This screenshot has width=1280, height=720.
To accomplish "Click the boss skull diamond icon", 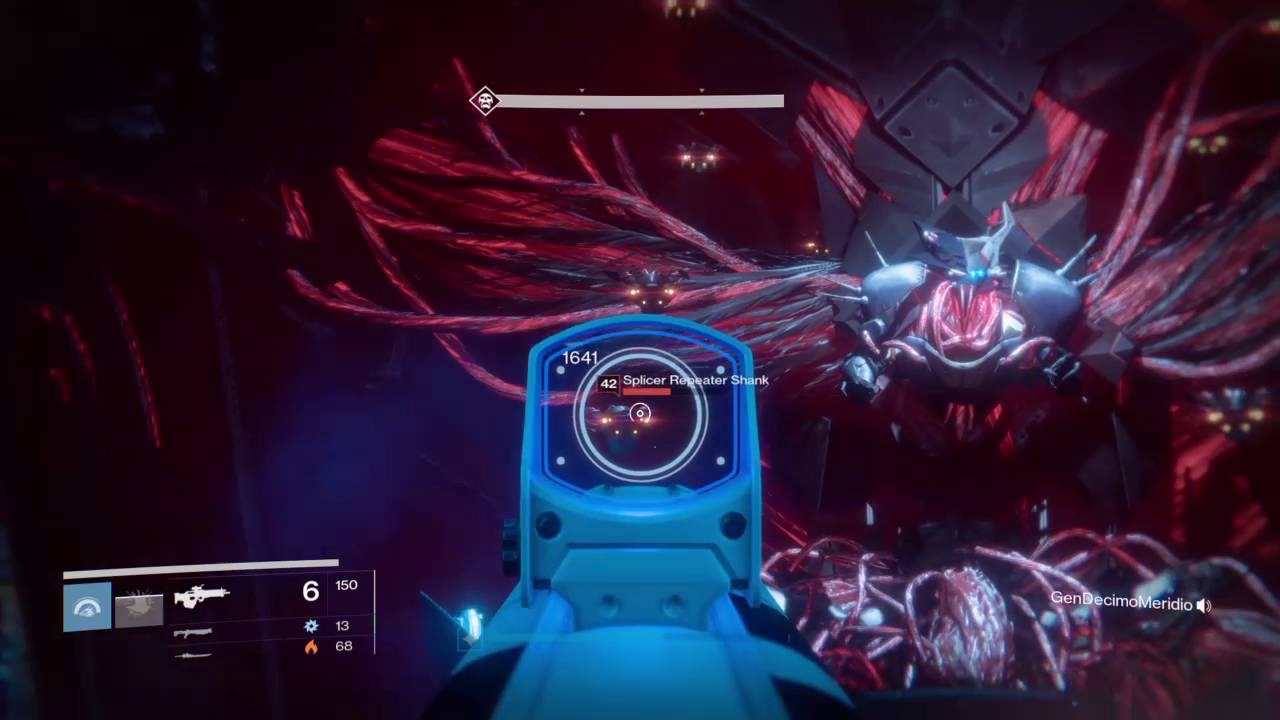I will tap(485, 100).
